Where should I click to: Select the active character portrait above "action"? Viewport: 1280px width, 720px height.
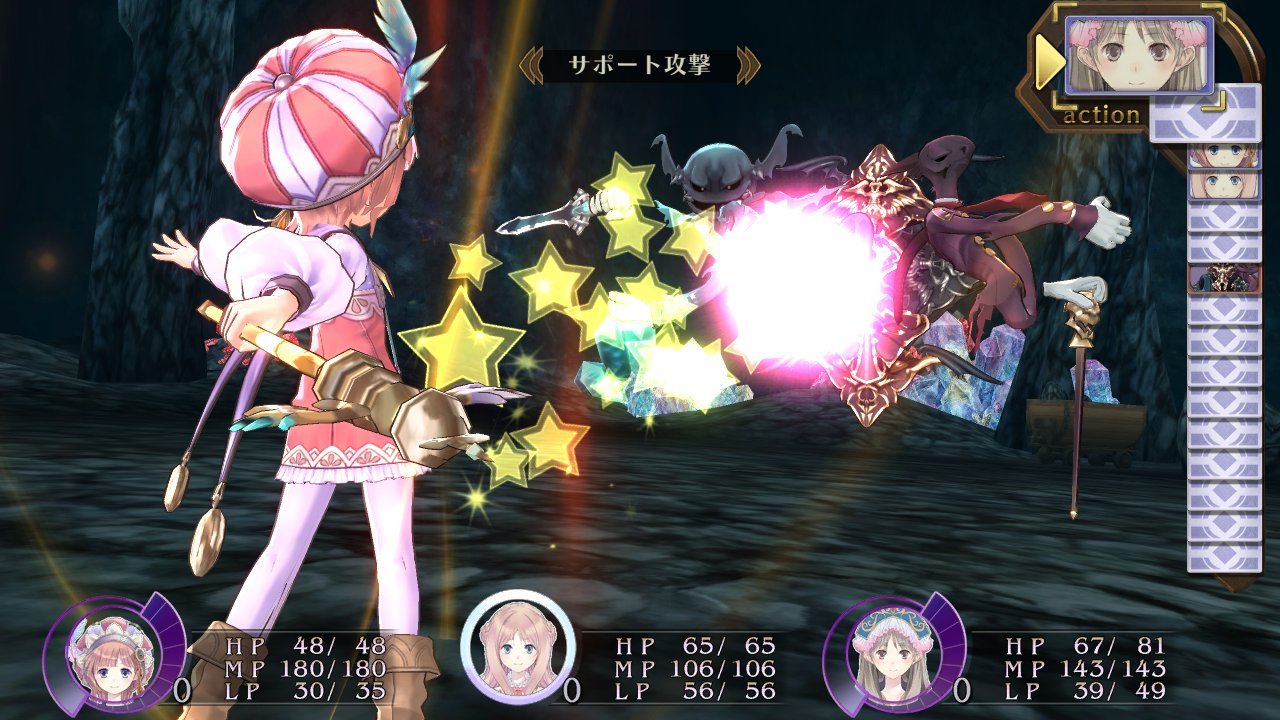point(1138,55)
